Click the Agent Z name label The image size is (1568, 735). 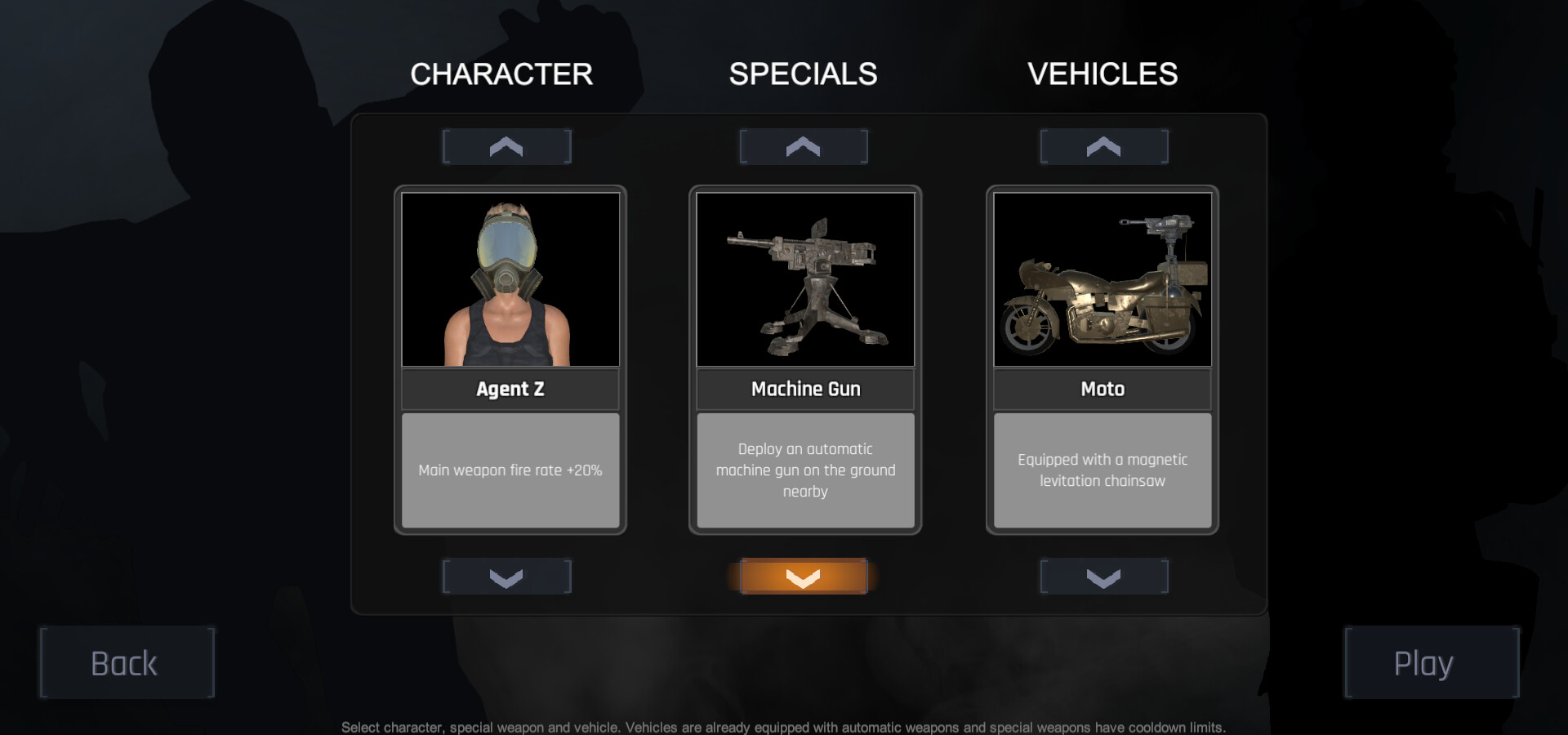pos(510,390)
